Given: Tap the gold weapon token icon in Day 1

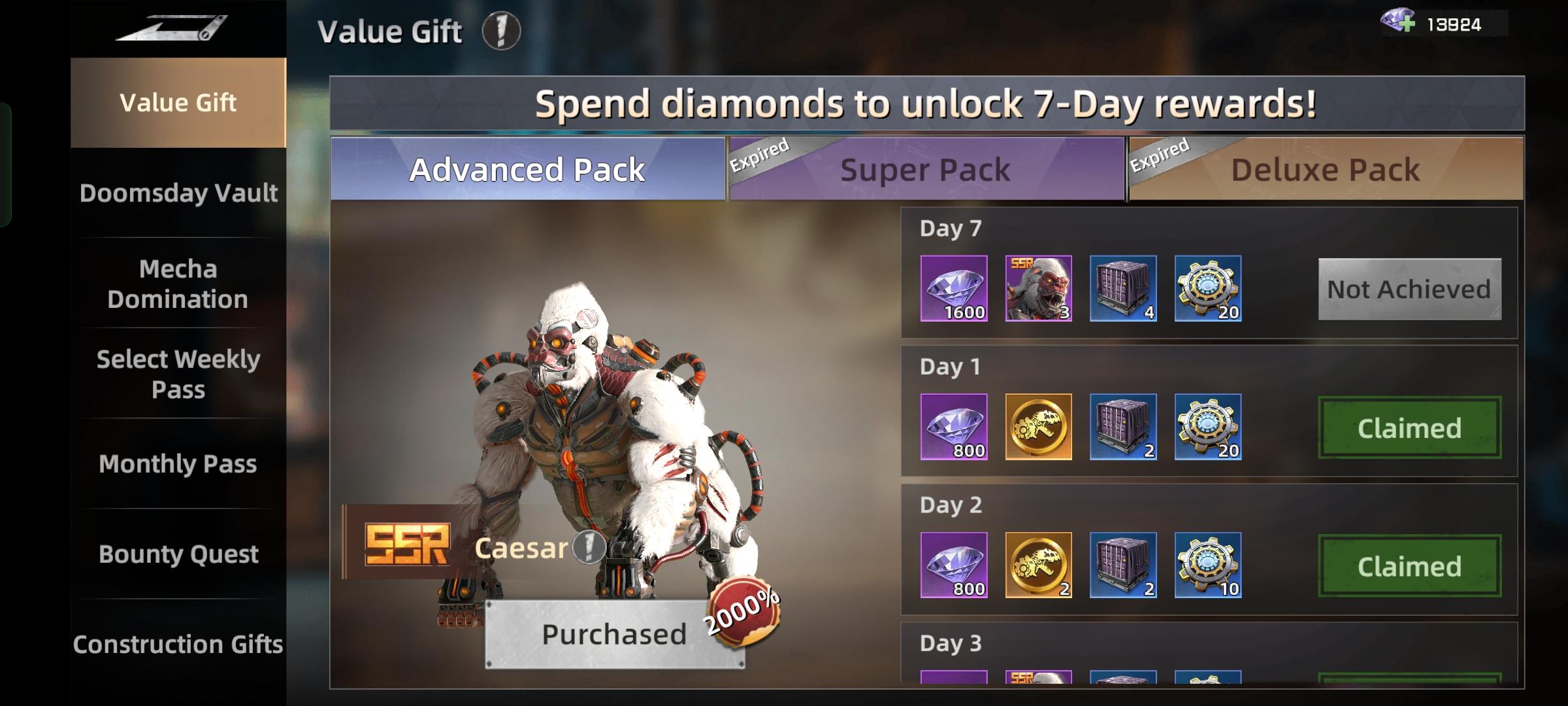Looking at the screenshot, I should [x=1037, y=428].
